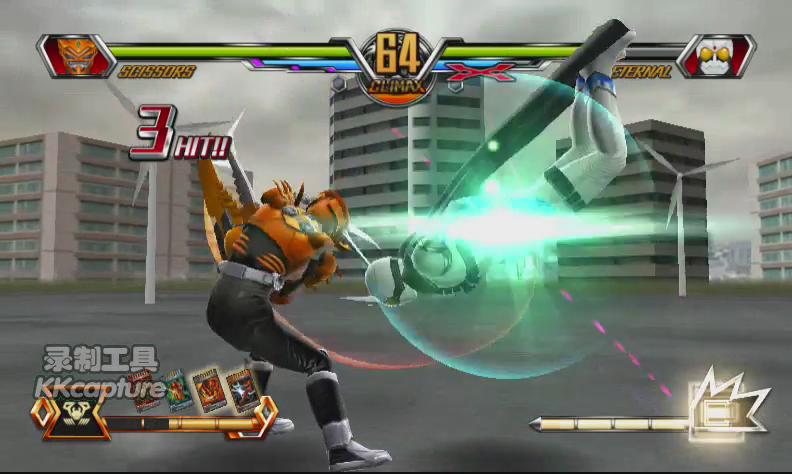This screenshot has width=792, height=474.
Task: Pick the dark red advent card
Action: tap(143, 391)
